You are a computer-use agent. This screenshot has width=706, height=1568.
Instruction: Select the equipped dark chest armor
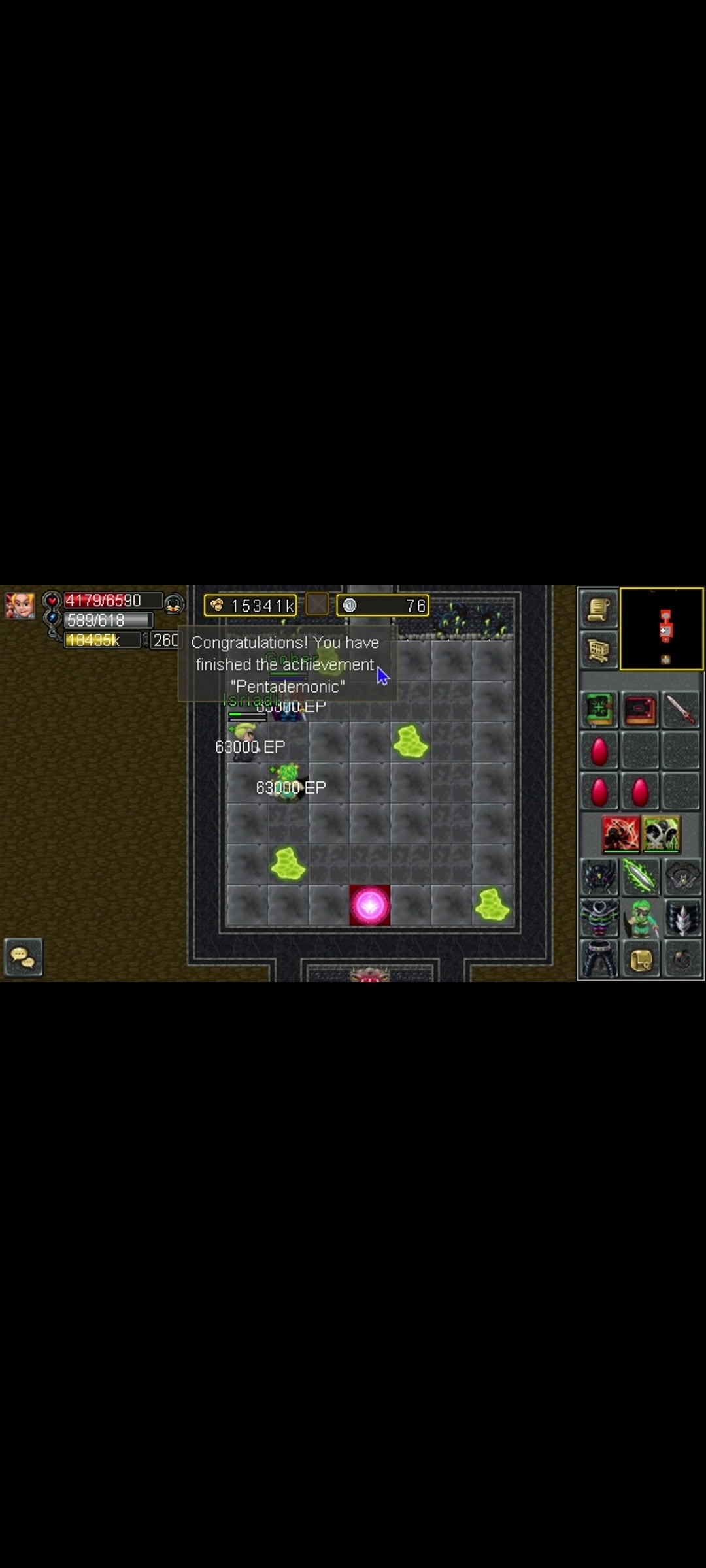[x=598, y=917]
